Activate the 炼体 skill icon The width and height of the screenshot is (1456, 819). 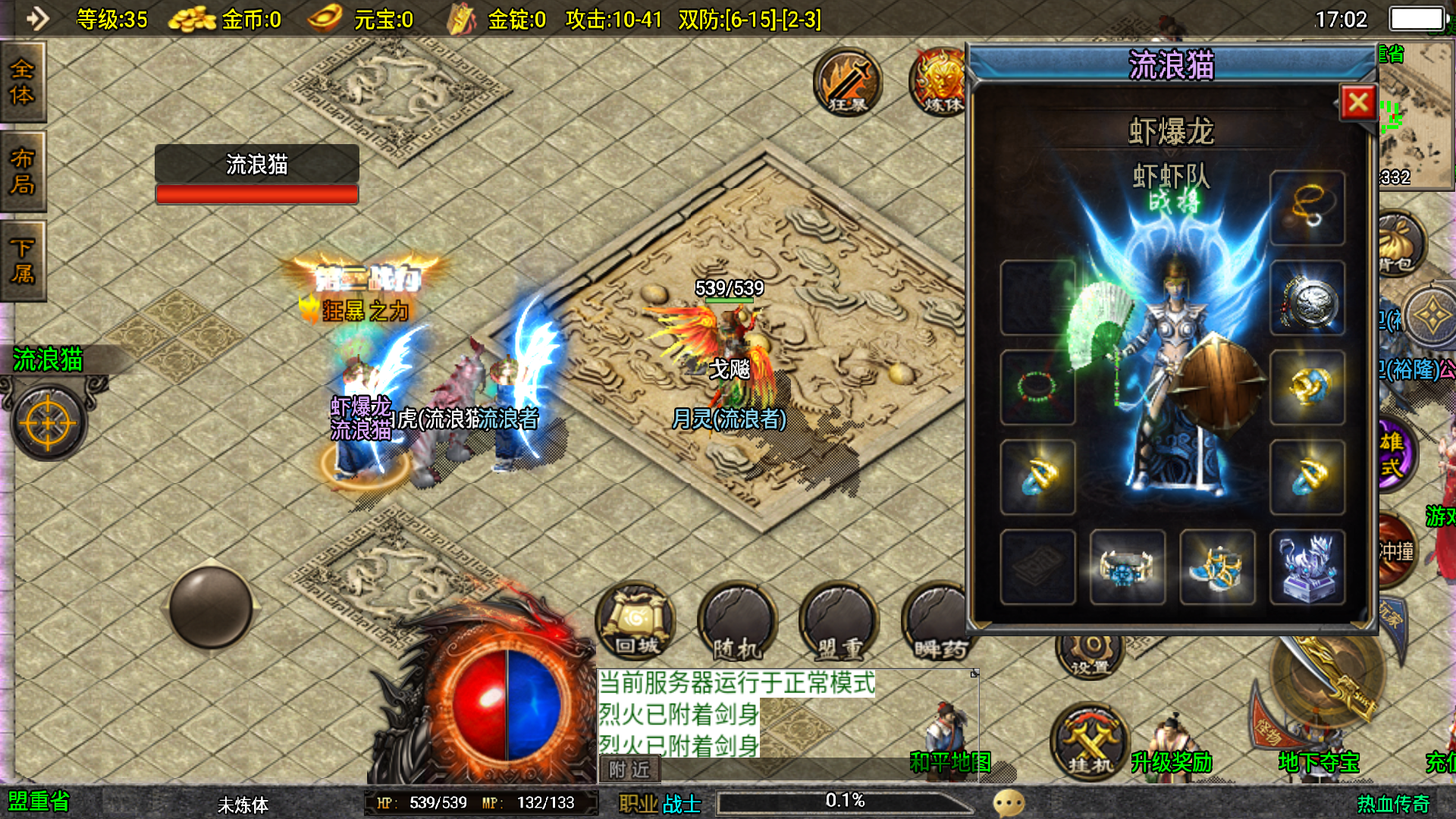pyautogui.click(x=939, y=82)
